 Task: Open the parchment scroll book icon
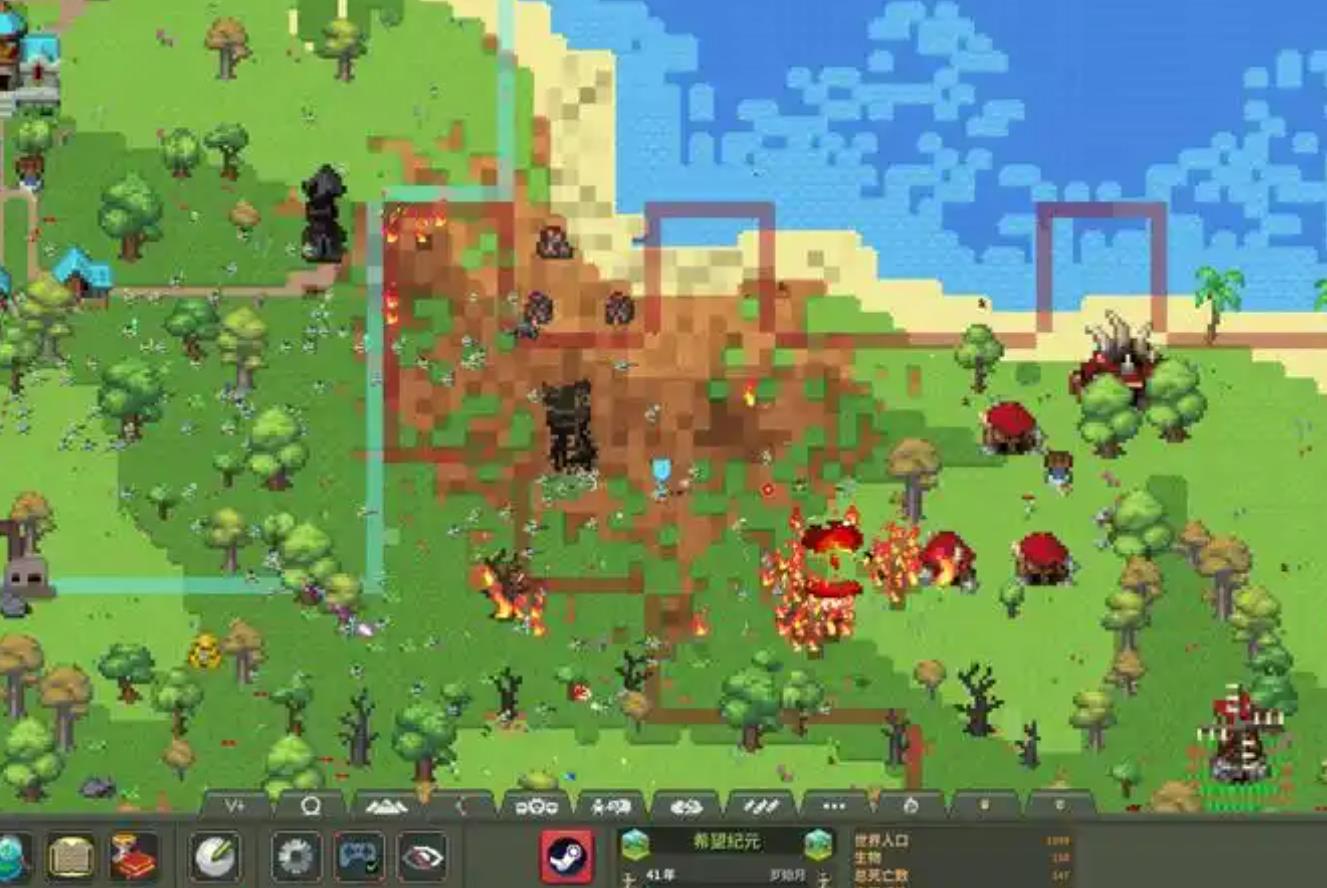click(x=71, y=857)
